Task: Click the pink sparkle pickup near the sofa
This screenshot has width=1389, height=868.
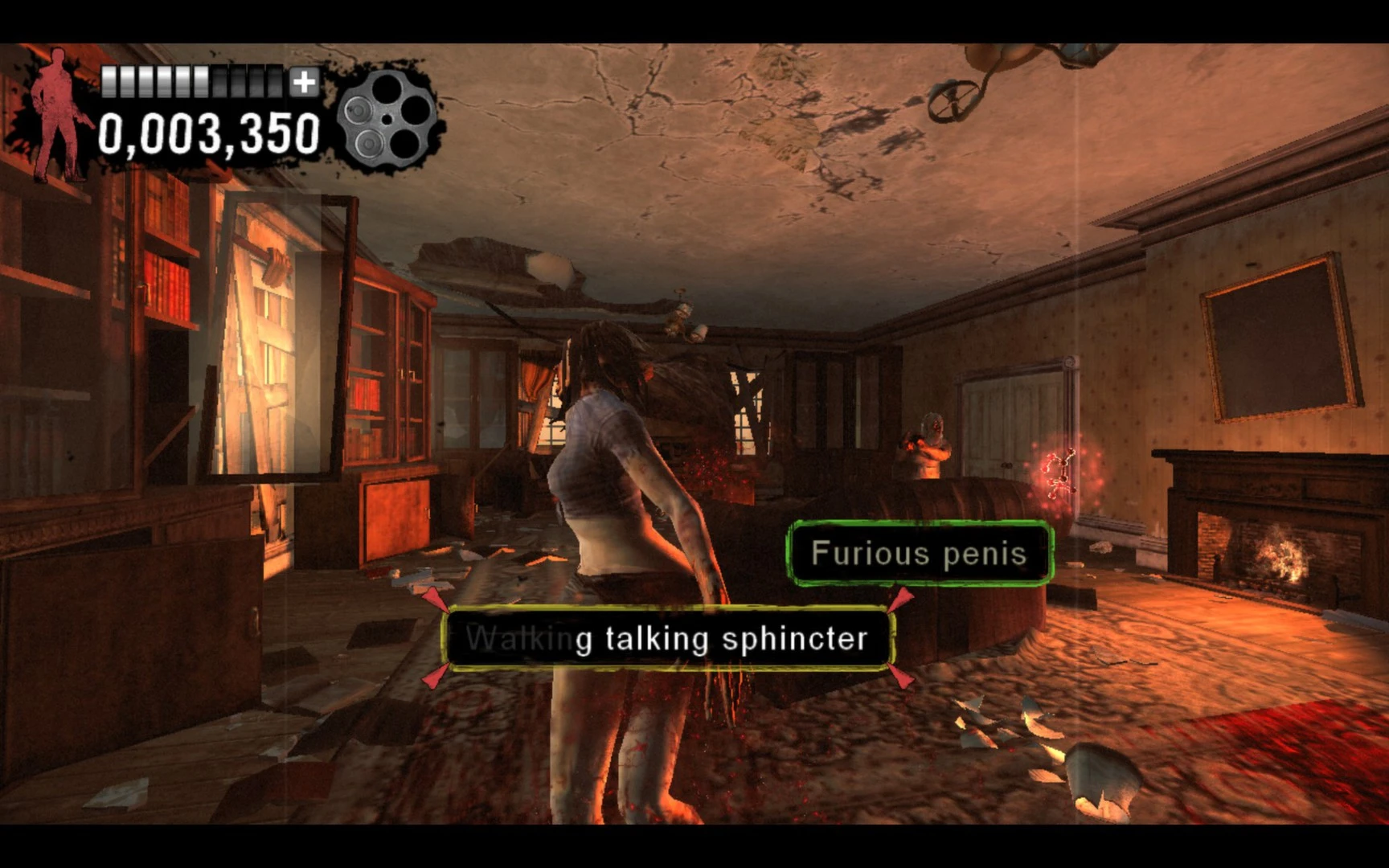Action: pyautogui.click(x=1059, y=470)
